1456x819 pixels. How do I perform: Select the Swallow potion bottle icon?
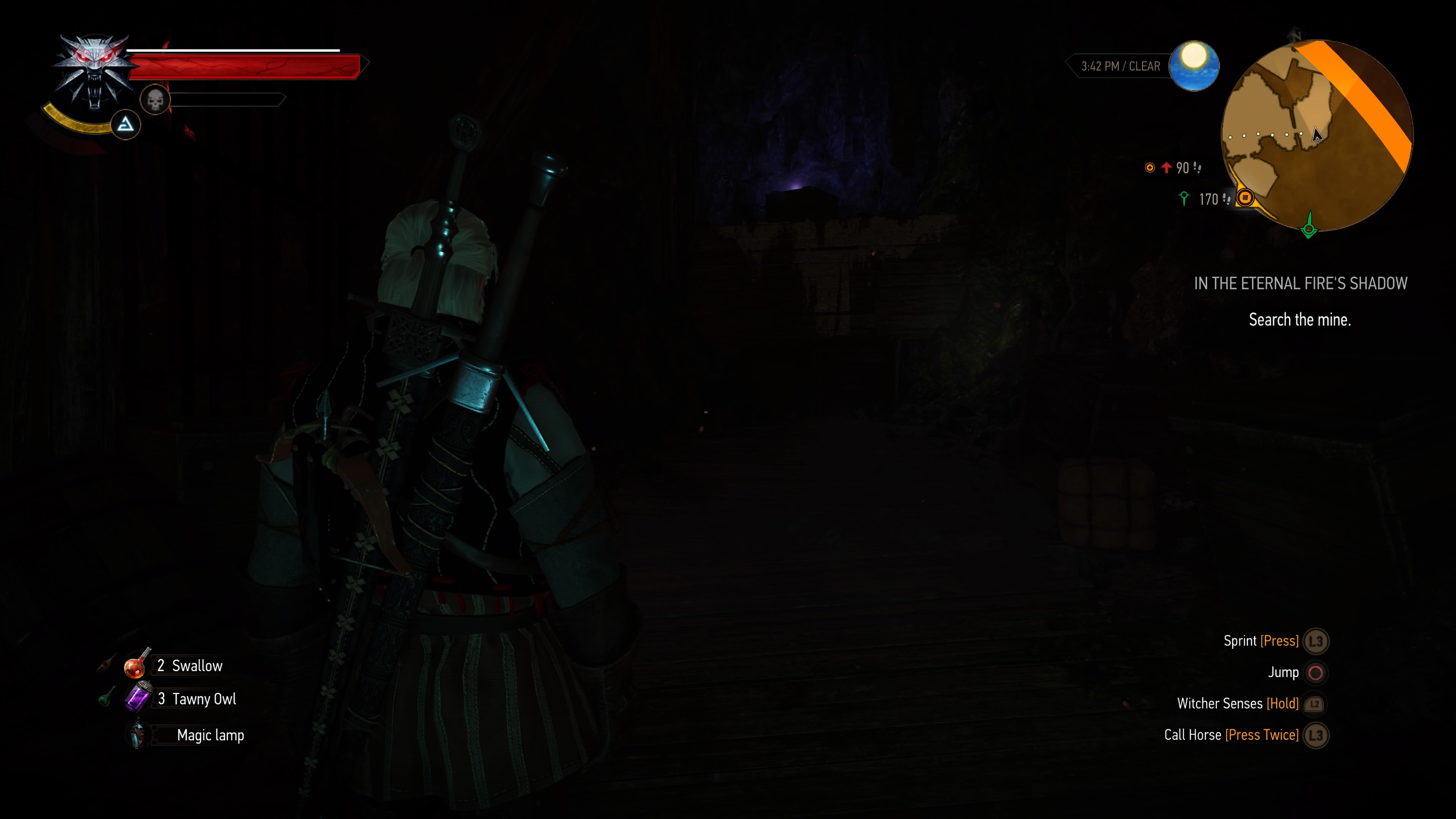[x=136, y=665]
